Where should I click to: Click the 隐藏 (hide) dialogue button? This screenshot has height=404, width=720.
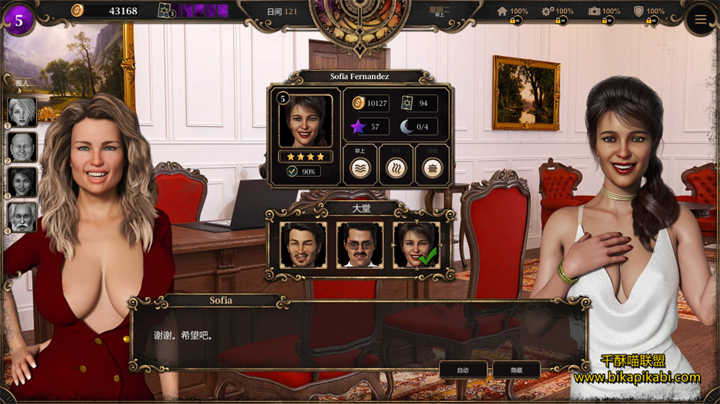pyautogui.click(x=516, y=369)
